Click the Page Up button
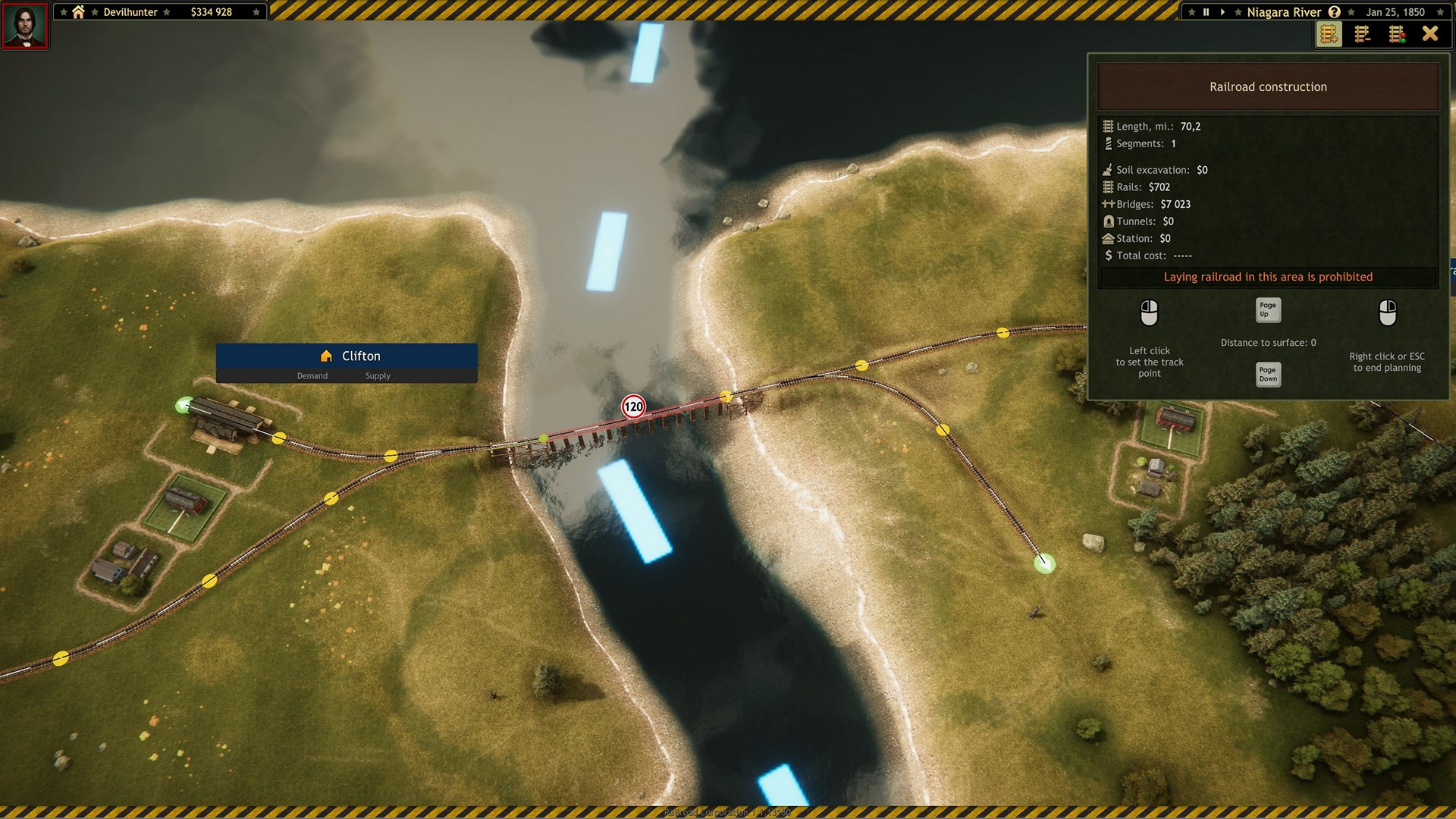Screen dimensions: 1456x819 pyautogui.click(x=1267, y=310)
